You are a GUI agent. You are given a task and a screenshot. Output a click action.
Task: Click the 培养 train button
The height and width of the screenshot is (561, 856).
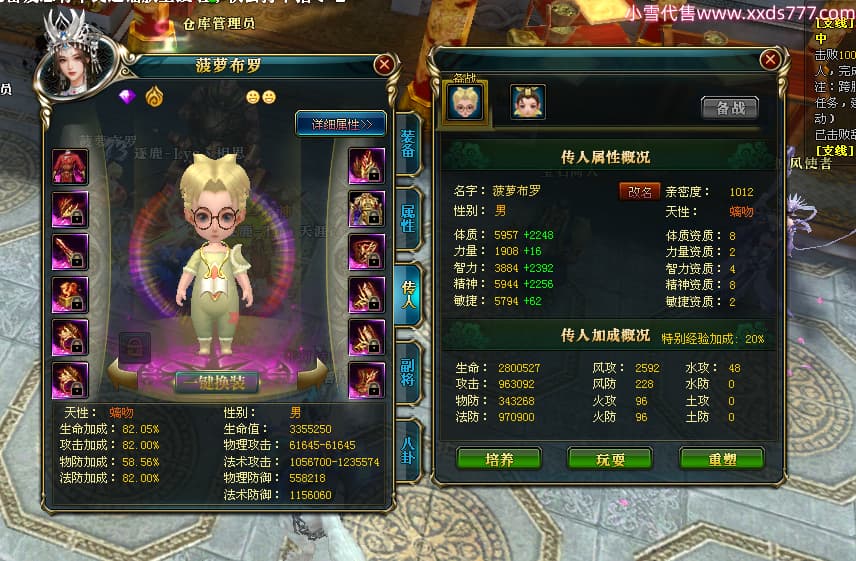click(x=499, y=458)
